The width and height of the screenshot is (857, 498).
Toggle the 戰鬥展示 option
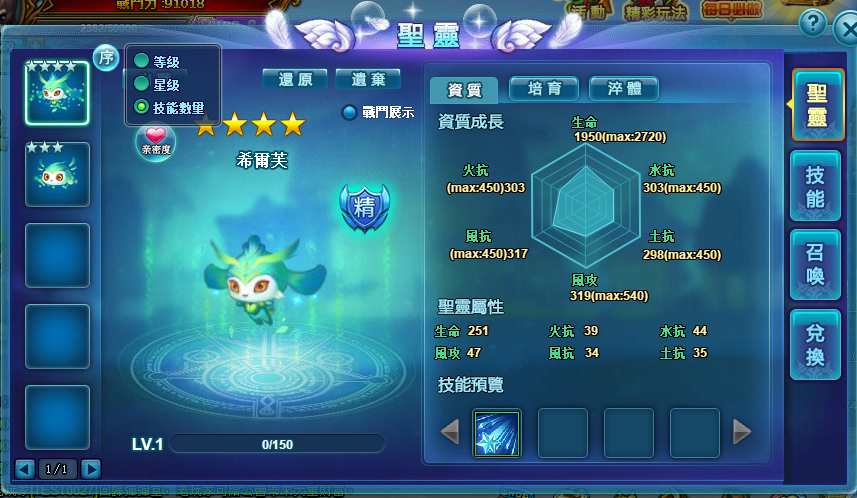pyautogui.click(x=349, y=113)
